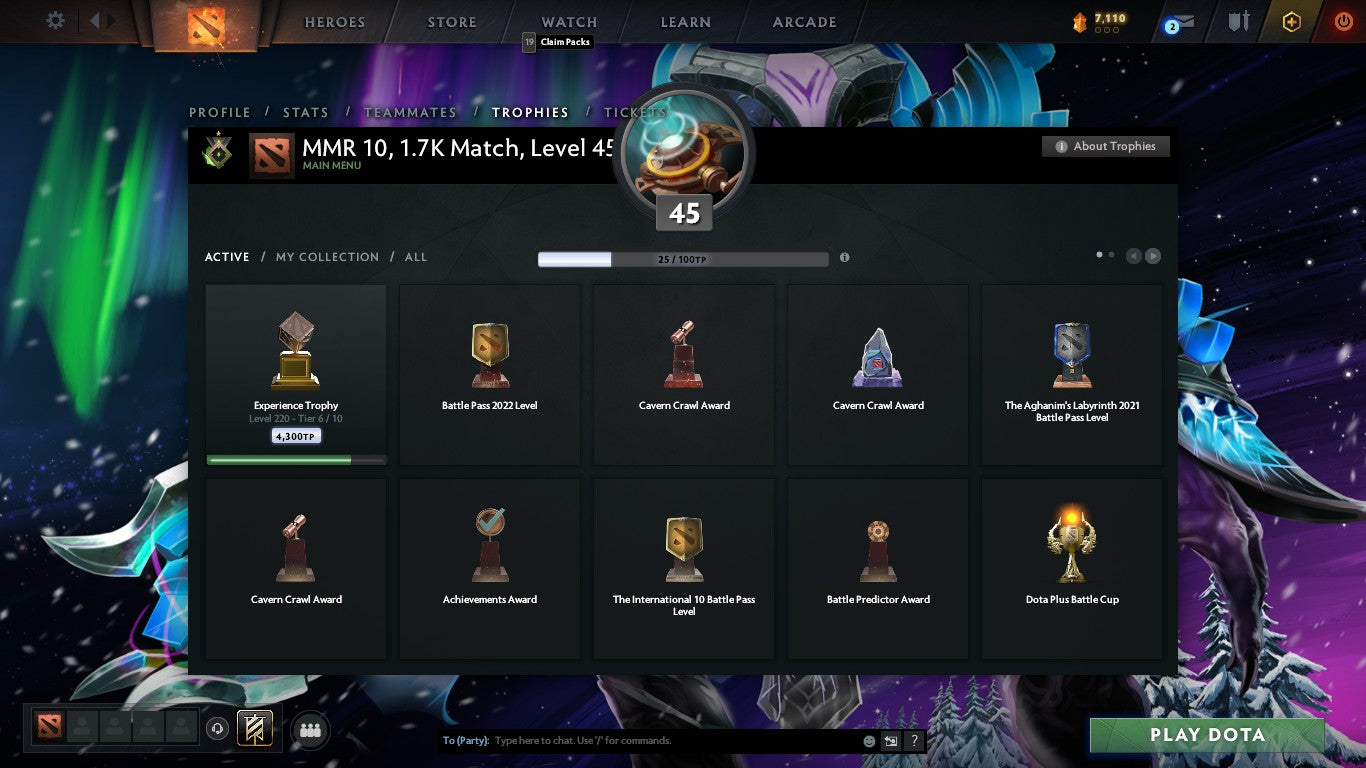Click the back arrow beside the gear

click(x=95, y=20)
